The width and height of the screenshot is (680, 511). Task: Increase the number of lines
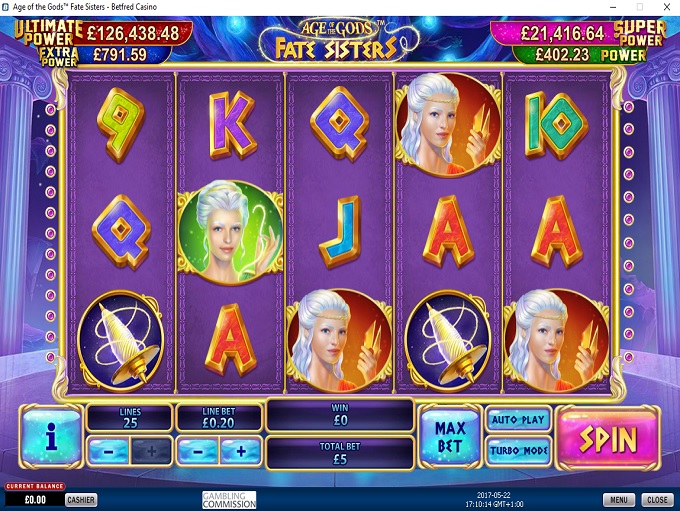coord(151,451)
